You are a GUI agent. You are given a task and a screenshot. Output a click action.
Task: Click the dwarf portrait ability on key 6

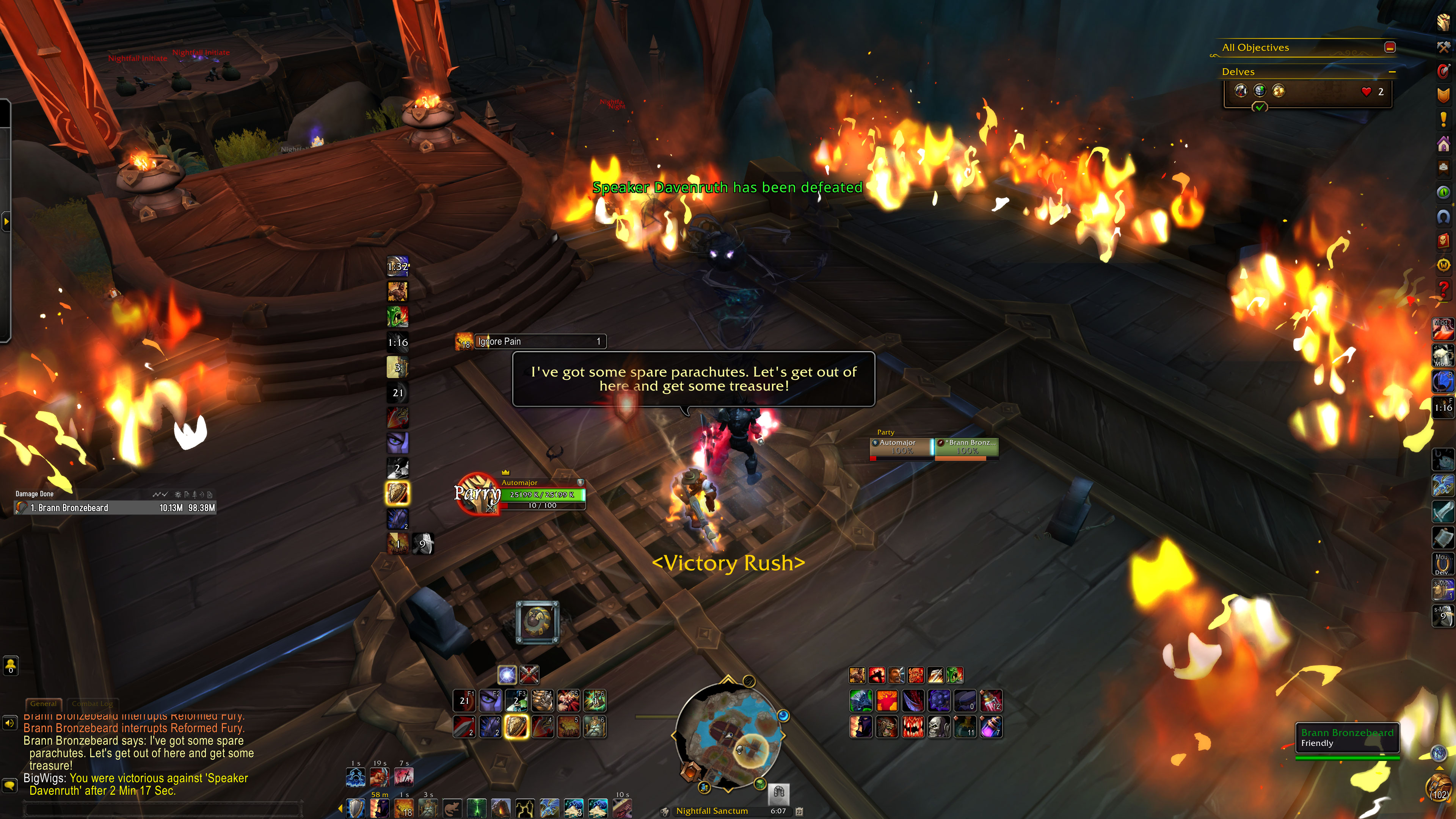point(595,727)
